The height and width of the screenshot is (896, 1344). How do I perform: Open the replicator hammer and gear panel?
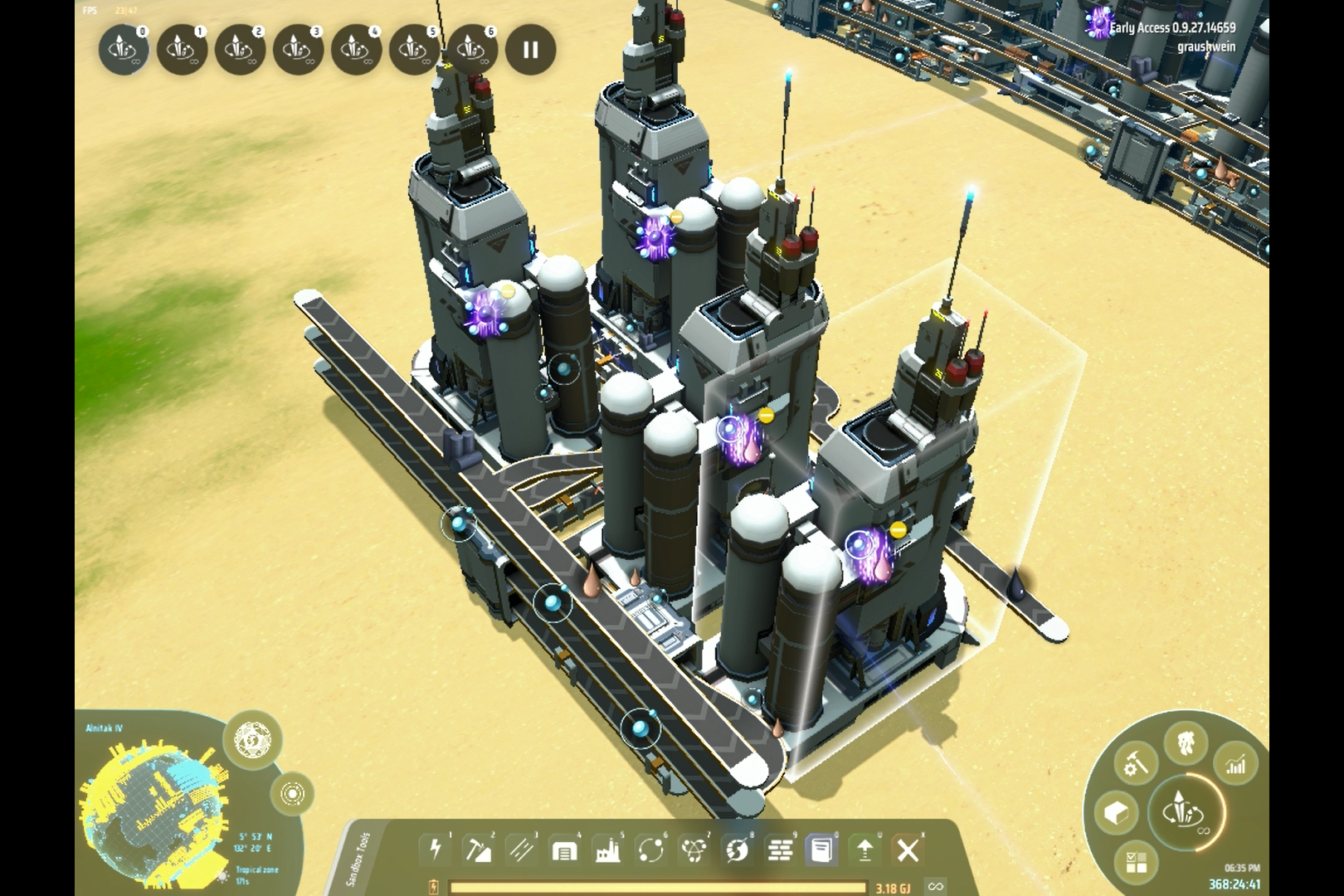coord(1136,763)
